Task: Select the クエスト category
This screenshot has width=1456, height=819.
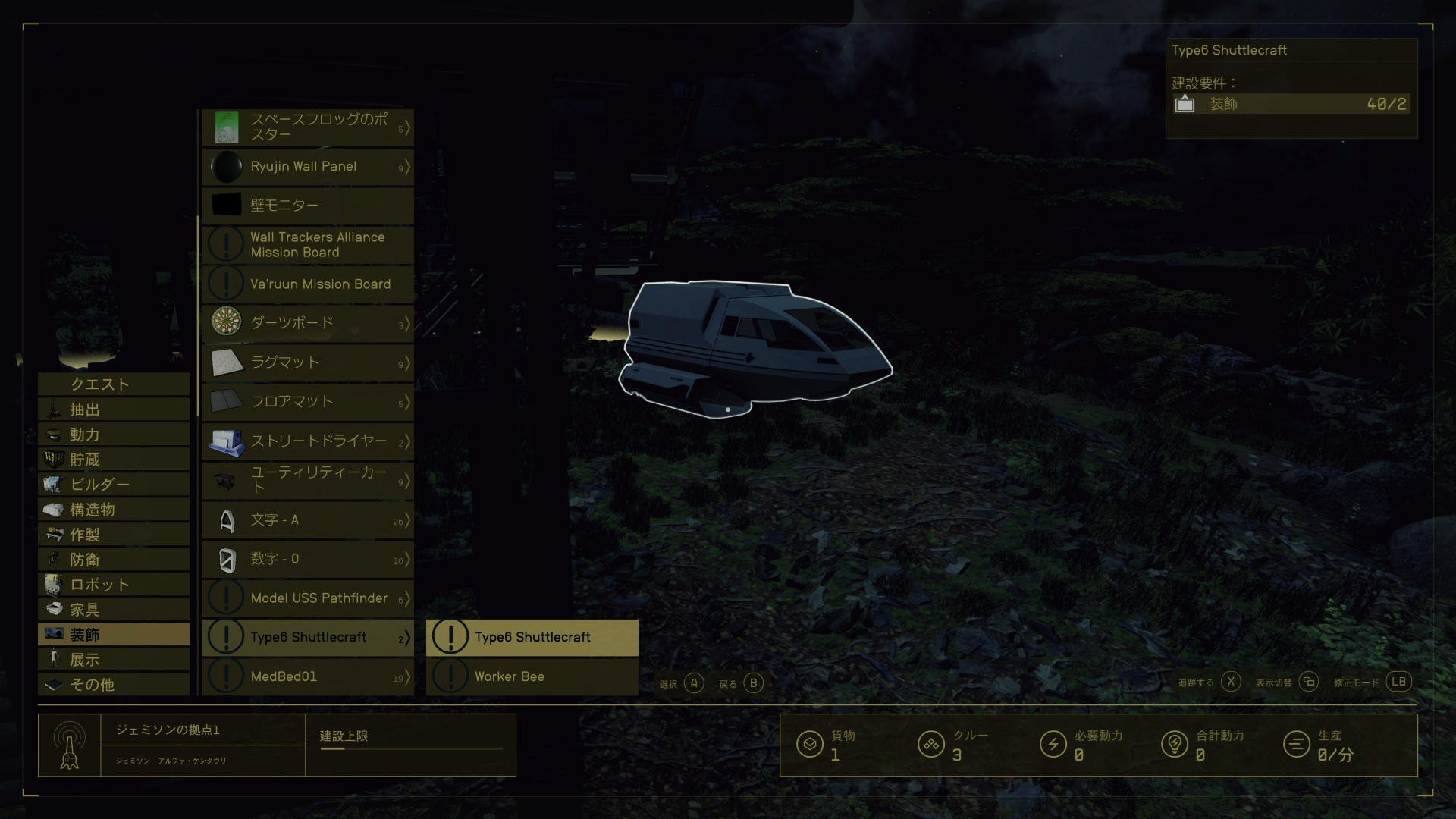Action: [x=114, y=384]
